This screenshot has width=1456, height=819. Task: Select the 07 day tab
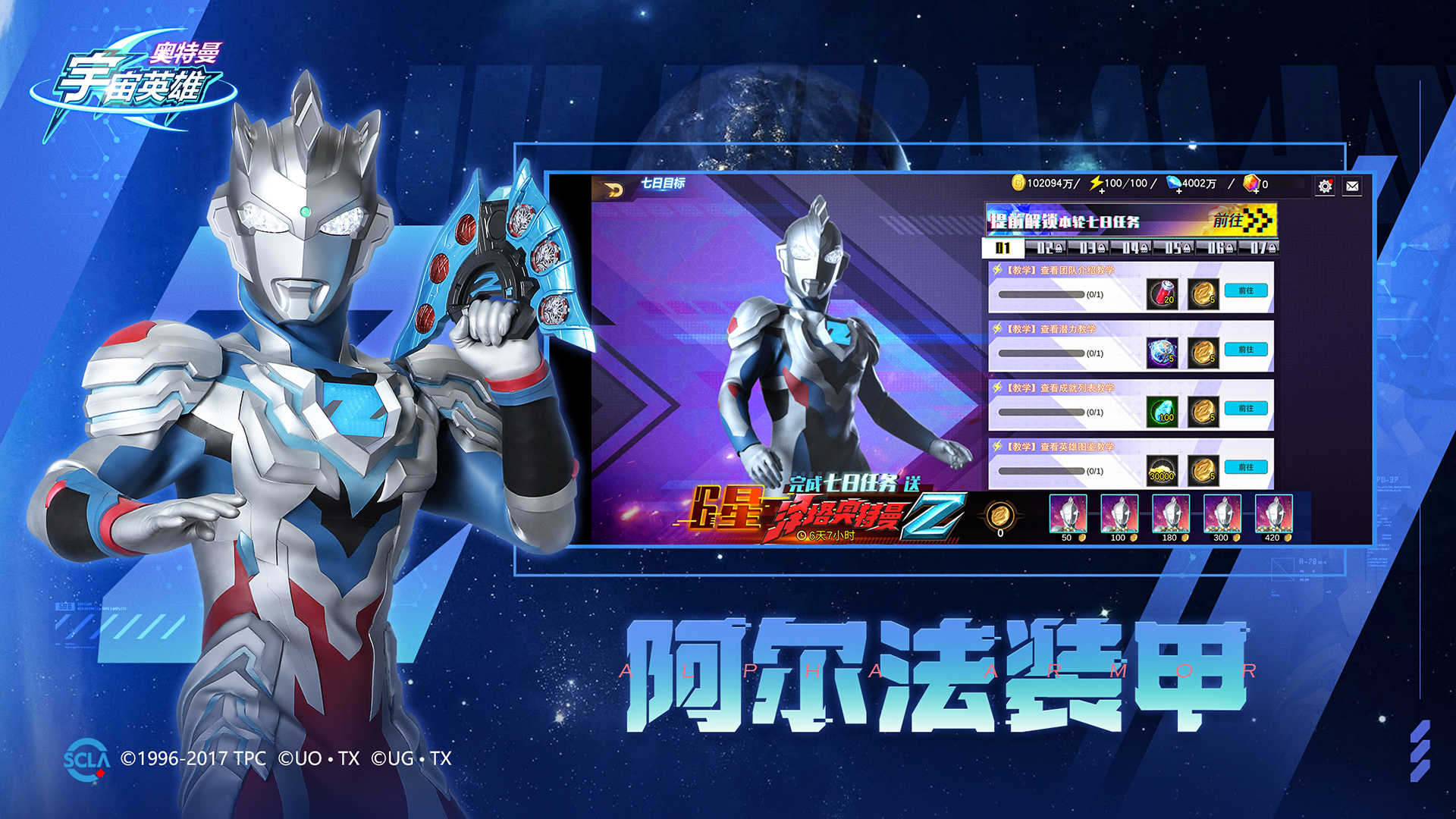(1265, 248)
